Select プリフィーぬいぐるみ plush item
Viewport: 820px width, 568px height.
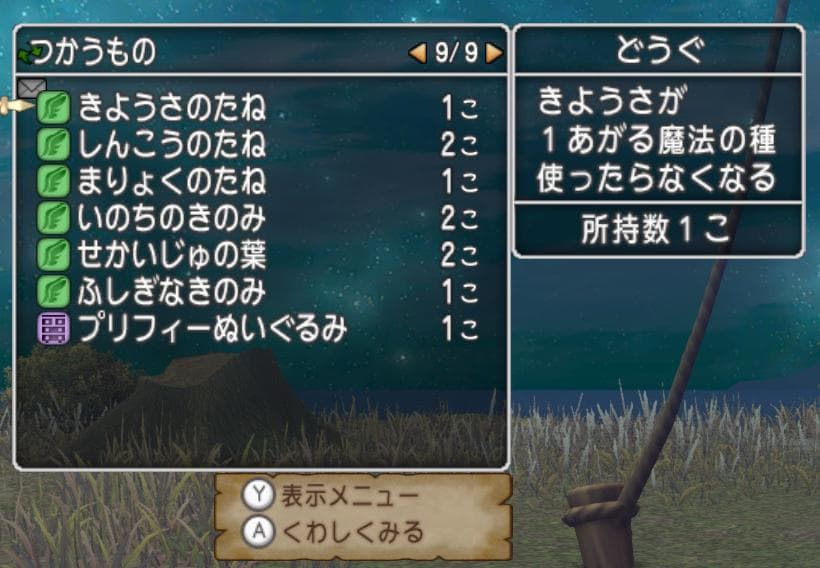pos(212,328)
